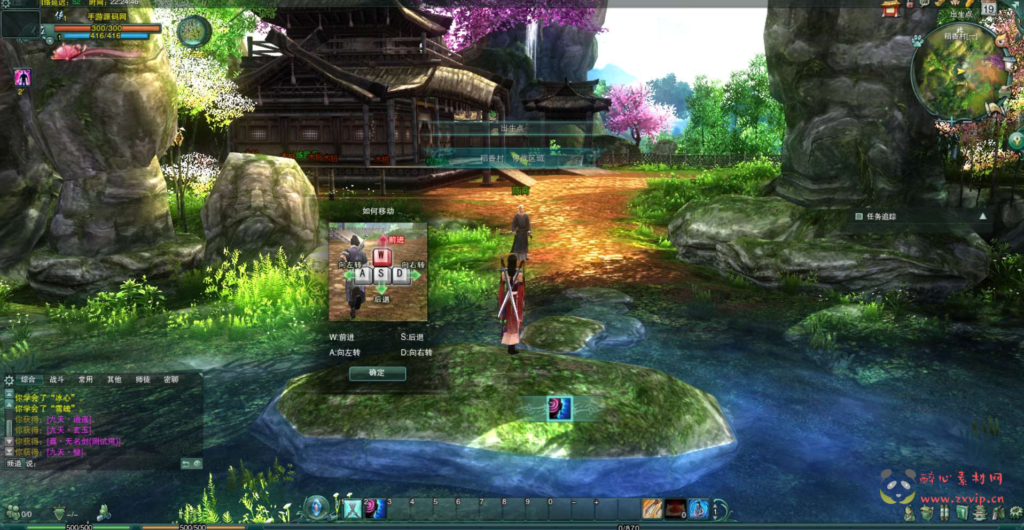The image size is (1024, 530).
Task: Open the 战斗 chat tab
Action: (x=56, y=380)
